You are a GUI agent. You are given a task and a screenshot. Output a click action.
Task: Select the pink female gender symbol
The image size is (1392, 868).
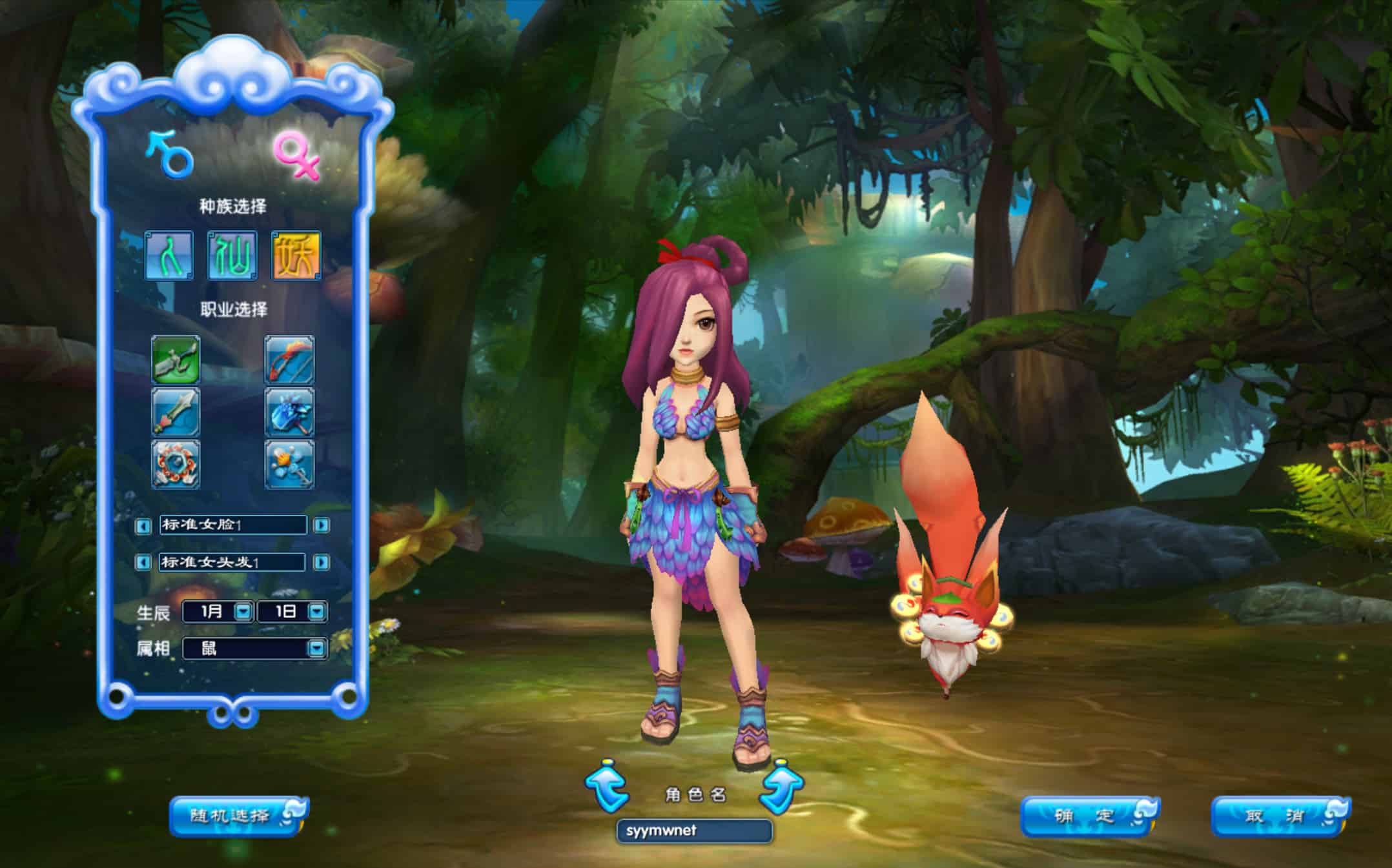[296, 156]
